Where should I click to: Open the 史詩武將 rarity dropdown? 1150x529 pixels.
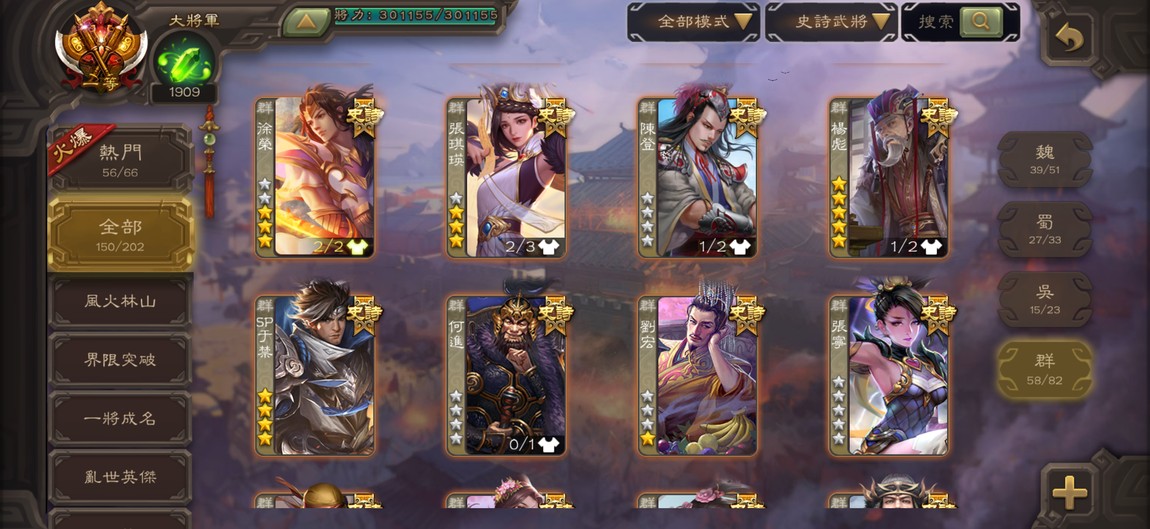(830, 21)
